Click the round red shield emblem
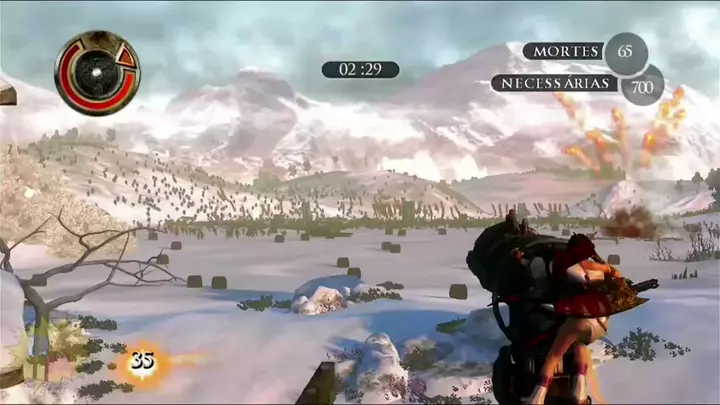 (x=97, y=72)
